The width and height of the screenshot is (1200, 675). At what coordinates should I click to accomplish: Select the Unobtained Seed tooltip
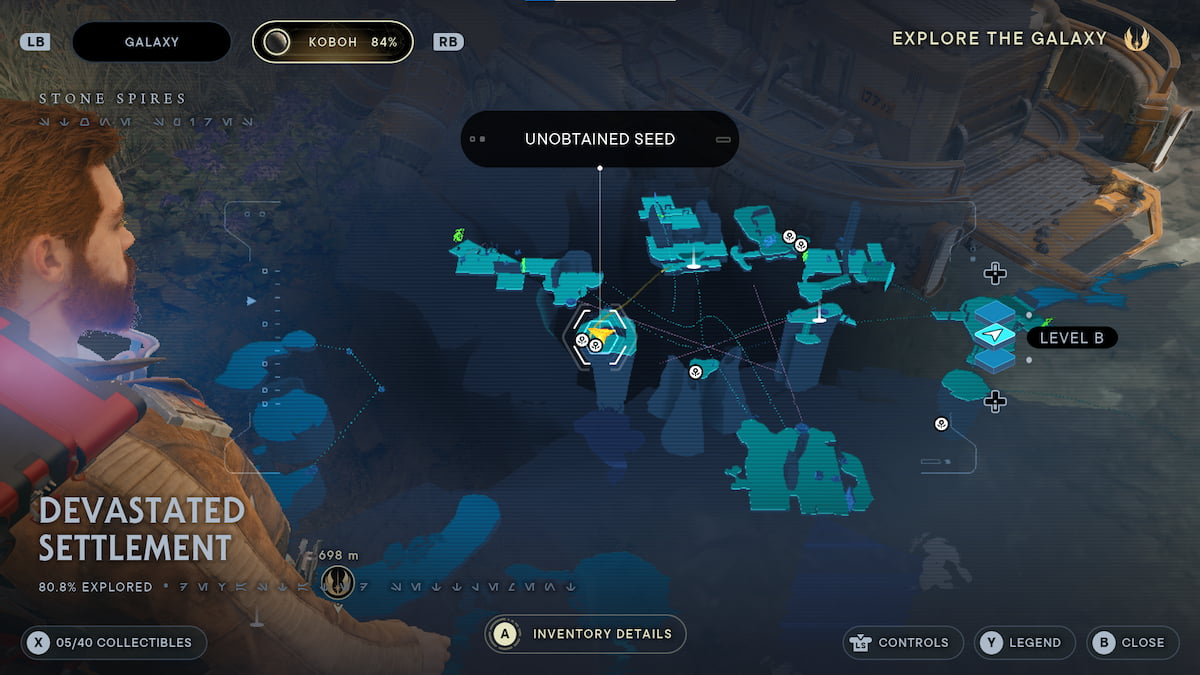tap(599, 139)
